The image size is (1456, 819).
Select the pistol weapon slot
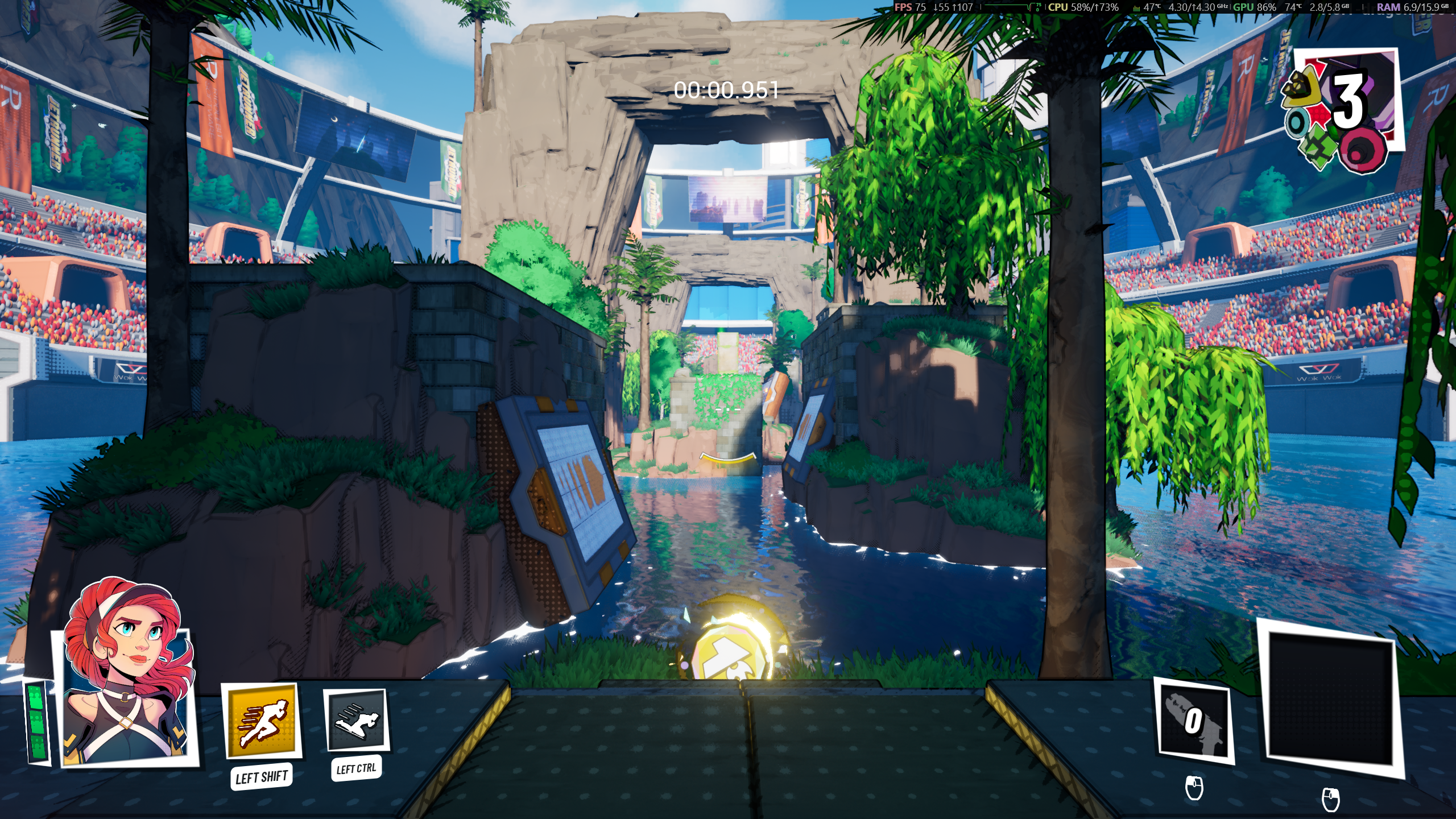pos(1194,721)
